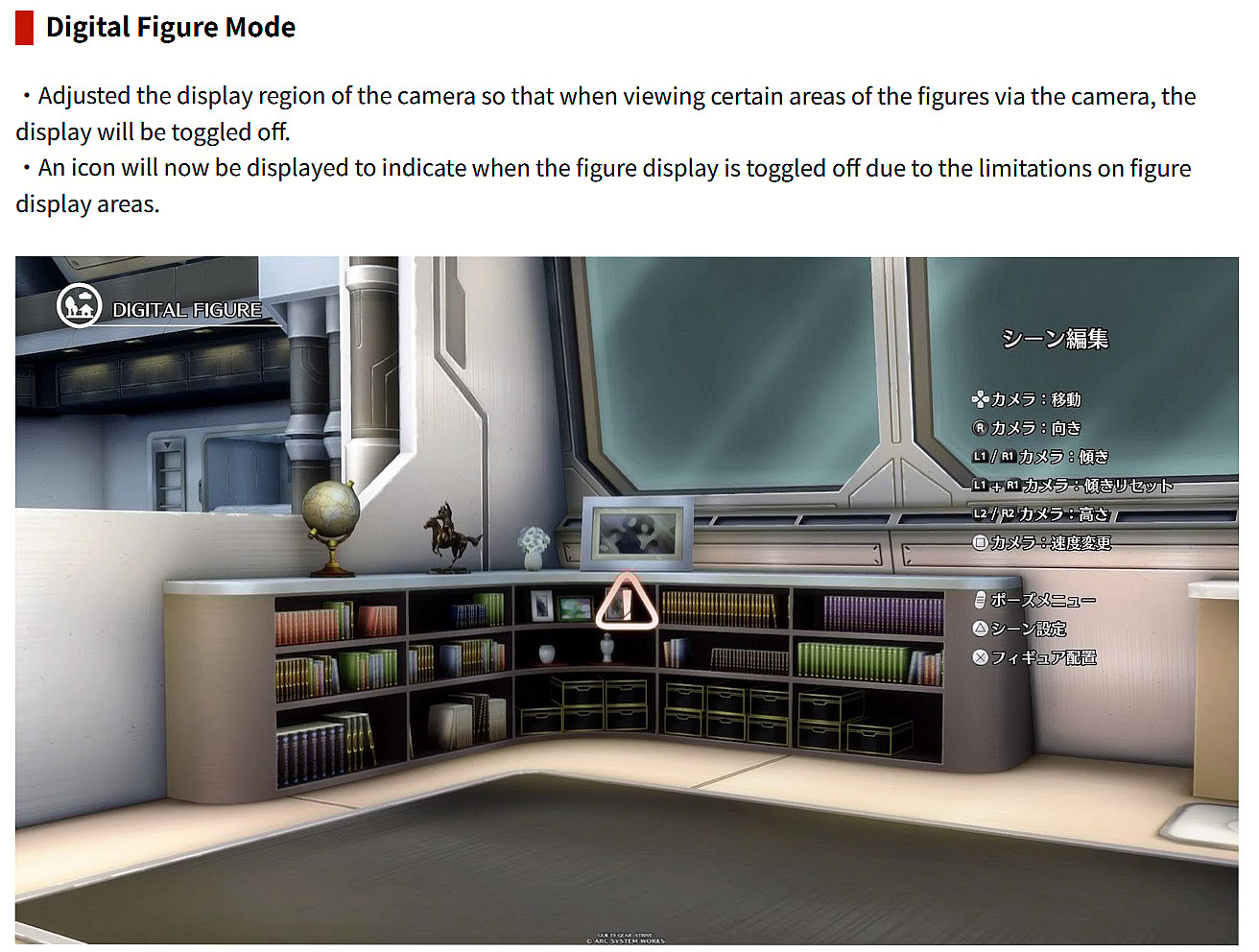
Task: Expand the シーン編集 heading
Action: [x=1056, y=338]
